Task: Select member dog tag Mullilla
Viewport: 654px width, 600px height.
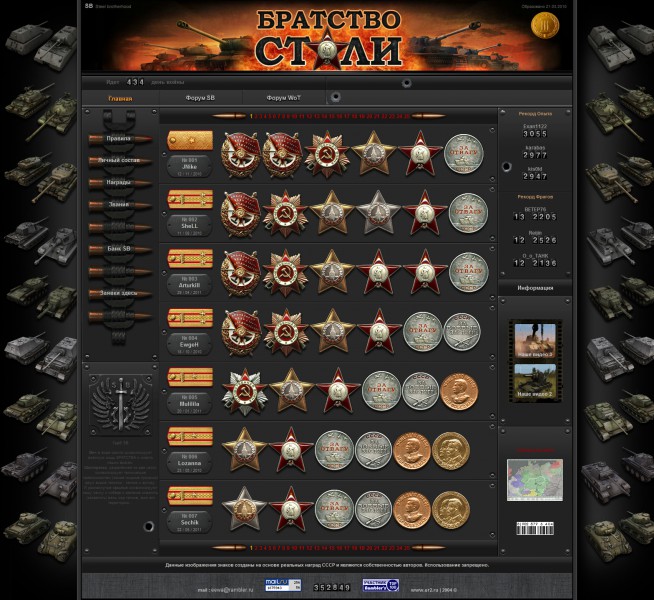Action: 189,402
